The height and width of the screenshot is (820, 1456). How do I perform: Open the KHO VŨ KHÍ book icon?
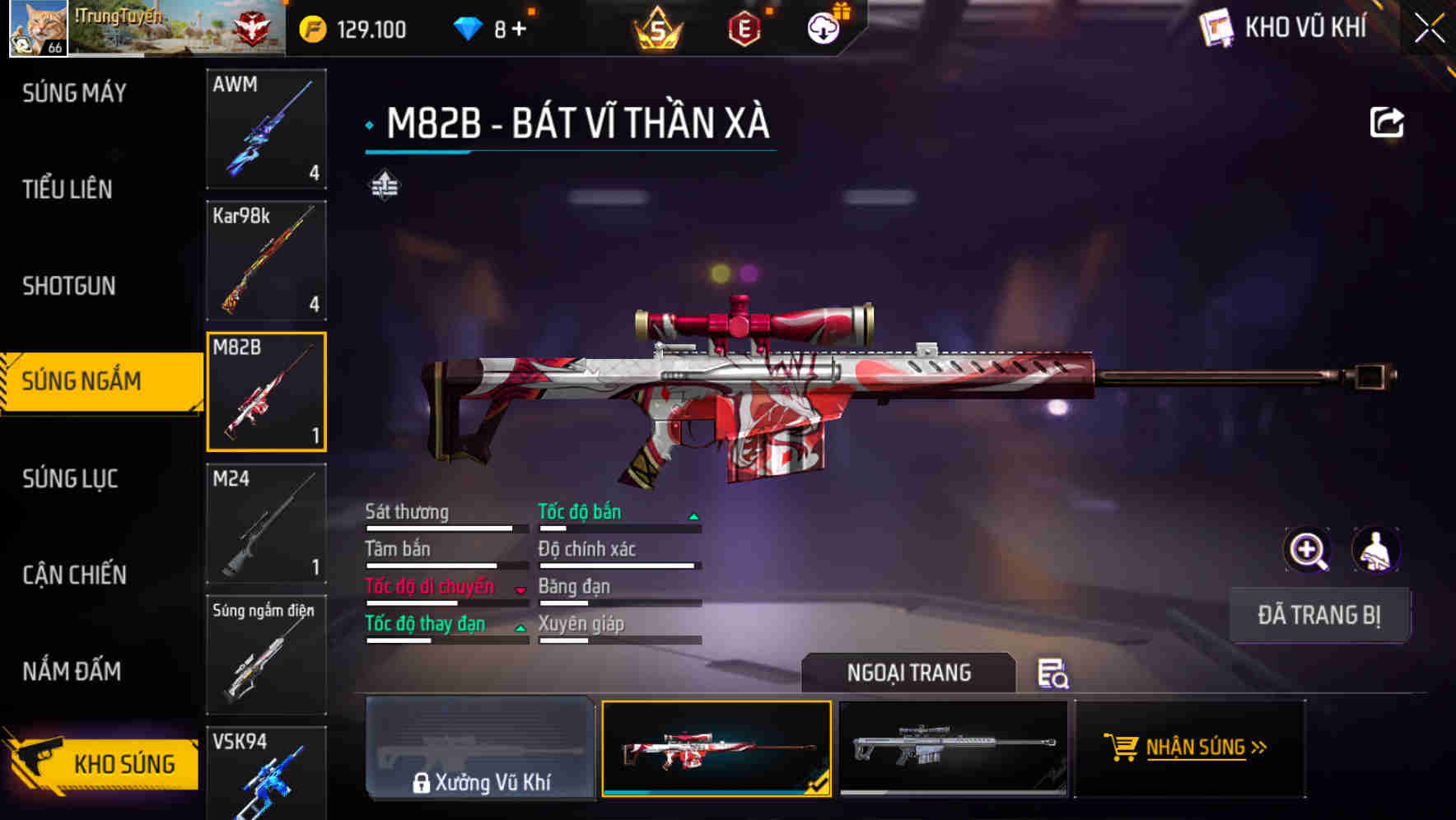(1216, 27)
